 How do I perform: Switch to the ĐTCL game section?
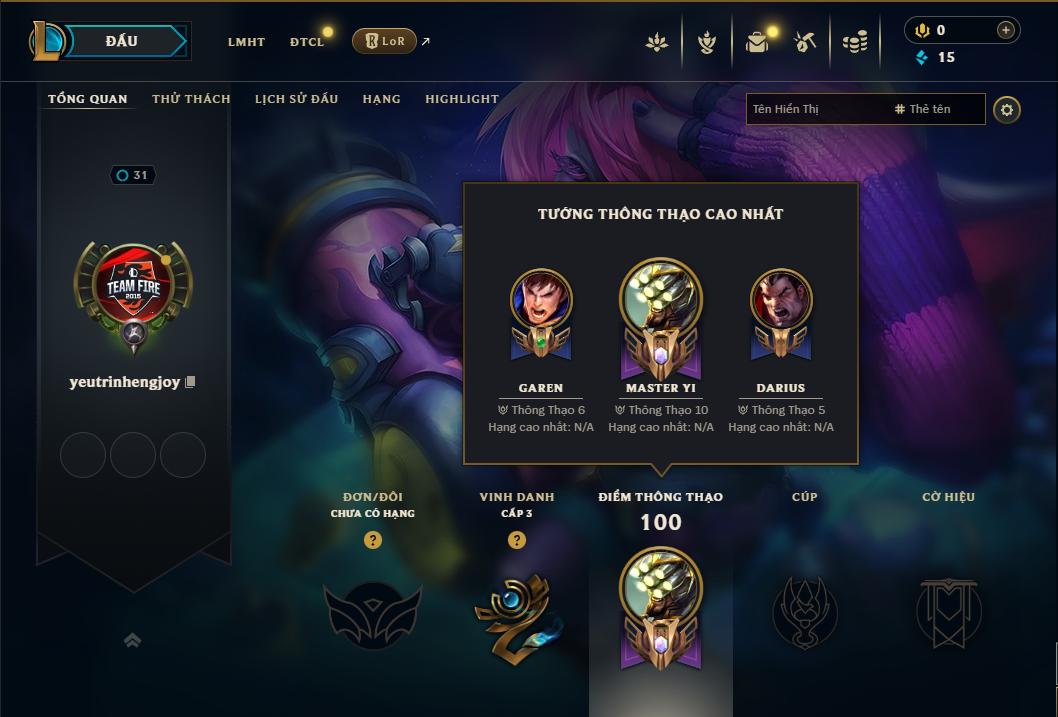tap(307, 42)
